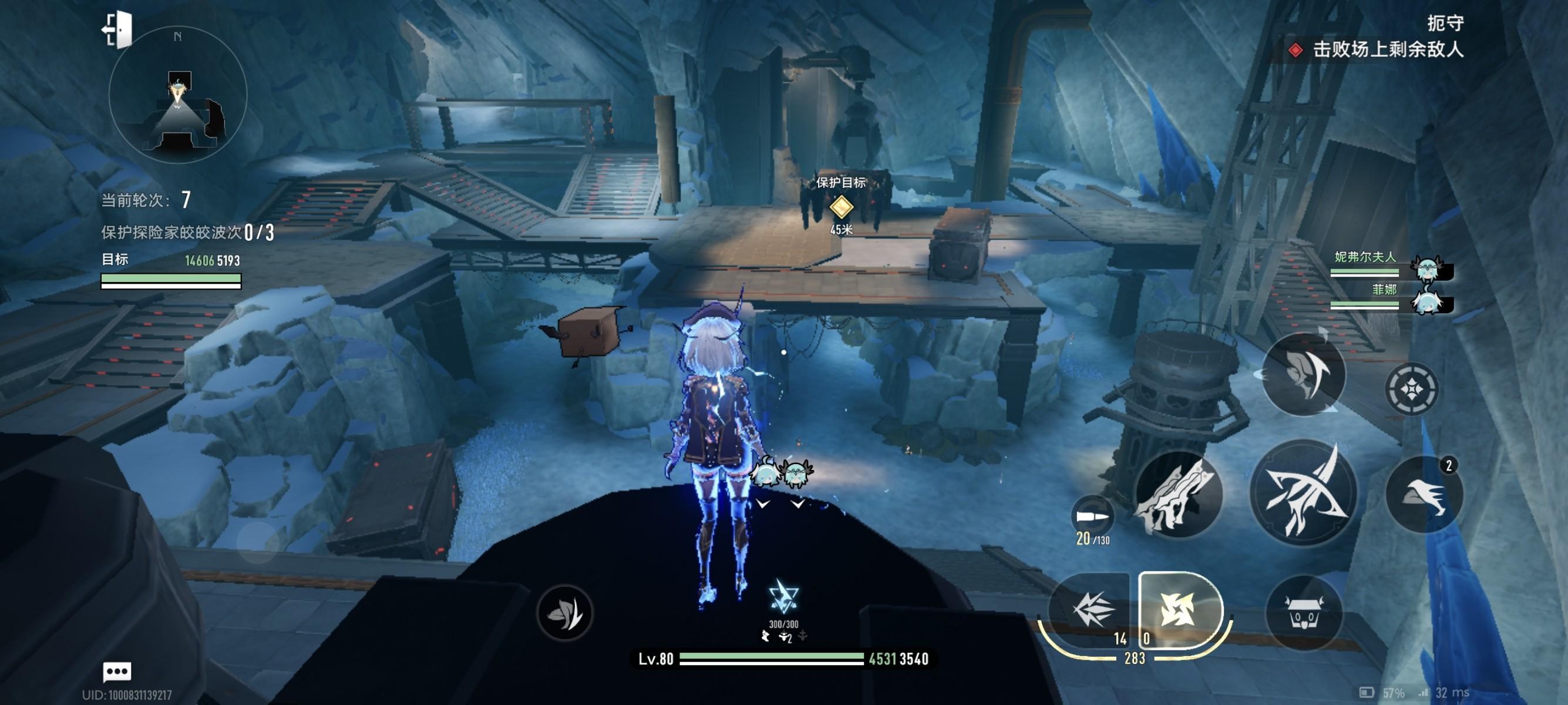This screenshot has width=1568, height=705.
Task: Tap the jump button marked with 2
Action: click(1424, 494)
